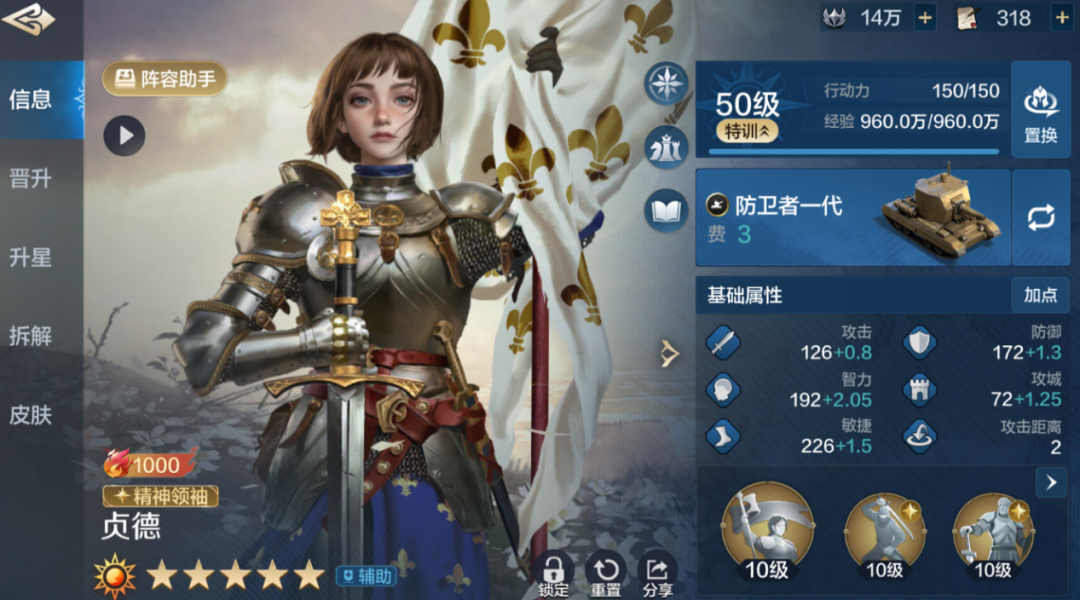Open the blue book icon
This screenshot has width=1080, height=600.
pyautogui.click(x=666, y=210)
